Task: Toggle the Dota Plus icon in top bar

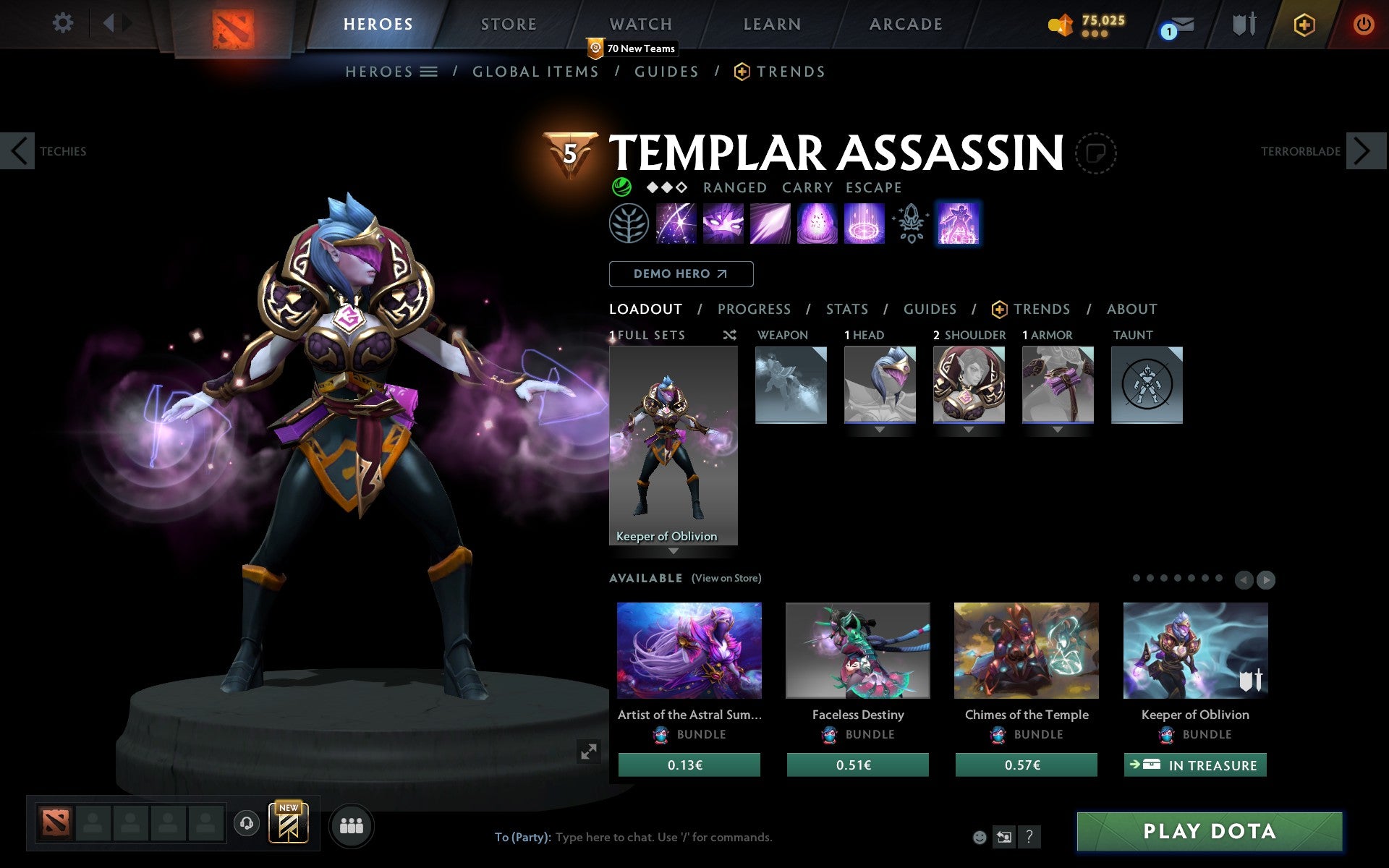Action: pos(1303,23)
